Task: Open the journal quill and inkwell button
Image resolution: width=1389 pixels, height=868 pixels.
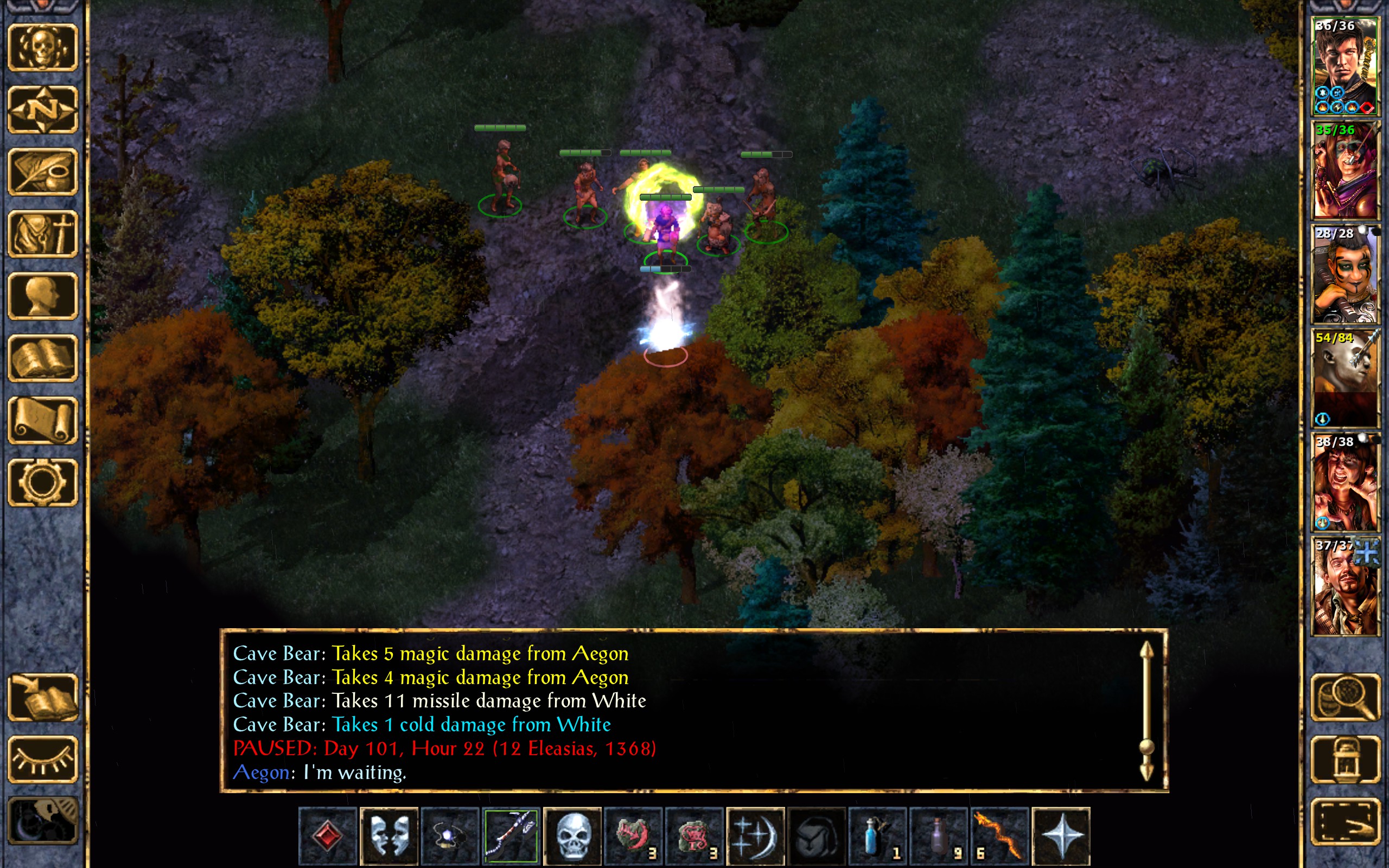Action: [x=42, y=171]
